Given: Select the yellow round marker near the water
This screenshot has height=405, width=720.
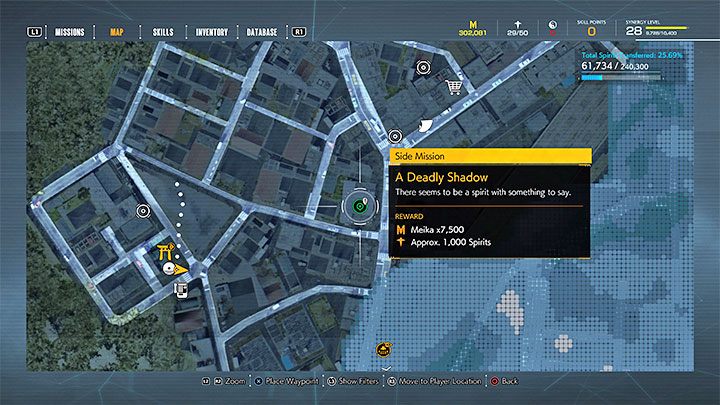Looking at the screenshot, I should 384,350.
